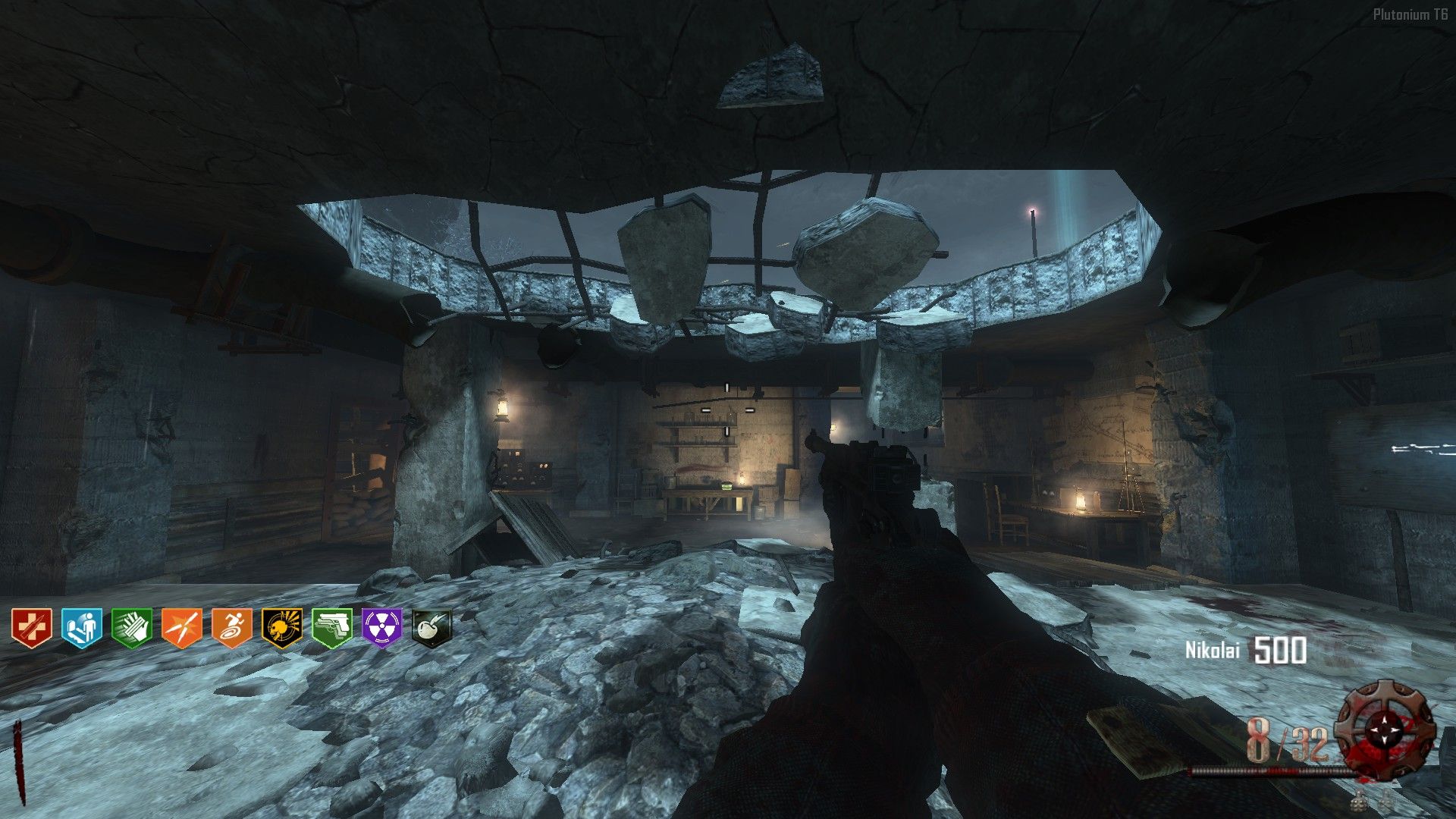This screenshot has height=819, width=1456.
Task: Click the Electric Cherry perk icon
Action: pos(431,629)
